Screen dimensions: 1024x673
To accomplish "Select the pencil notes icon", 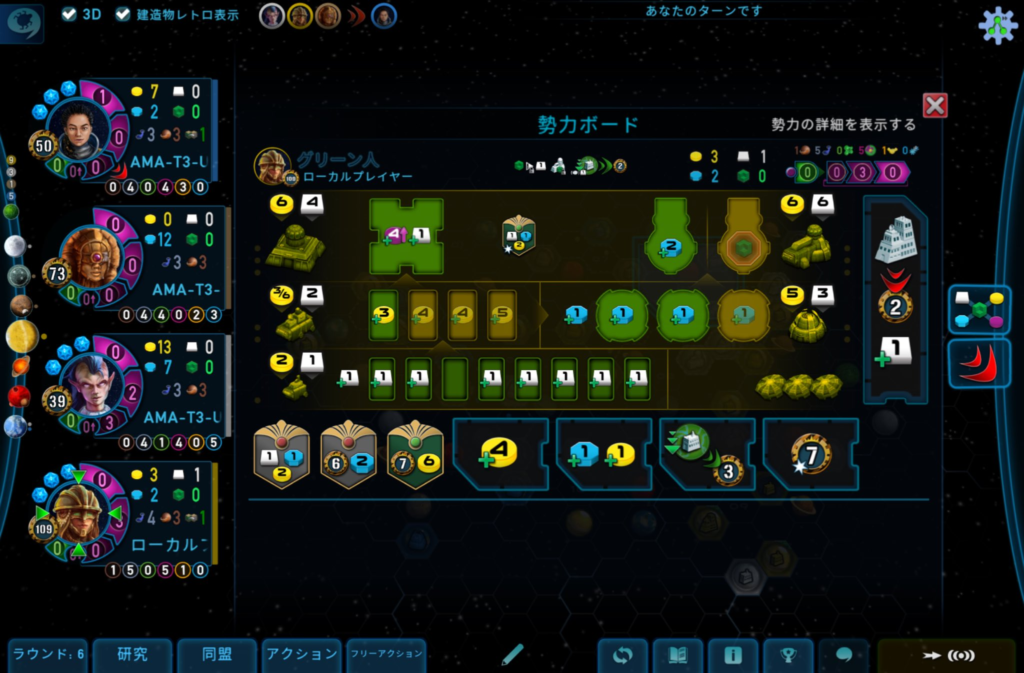I will pos(512,655).
